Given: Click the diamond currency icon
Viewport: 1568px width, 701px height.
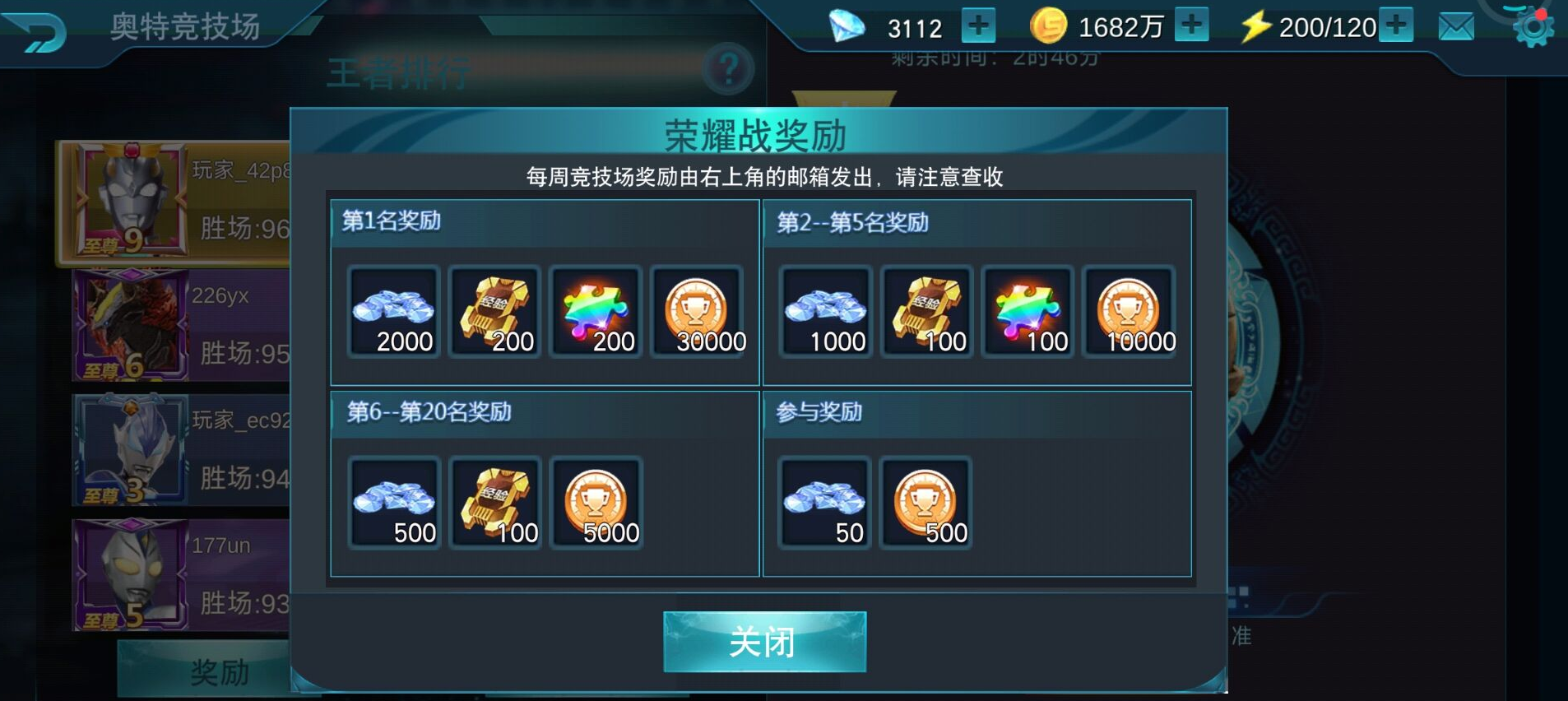Looking at the screenshot, I should 849,26.
